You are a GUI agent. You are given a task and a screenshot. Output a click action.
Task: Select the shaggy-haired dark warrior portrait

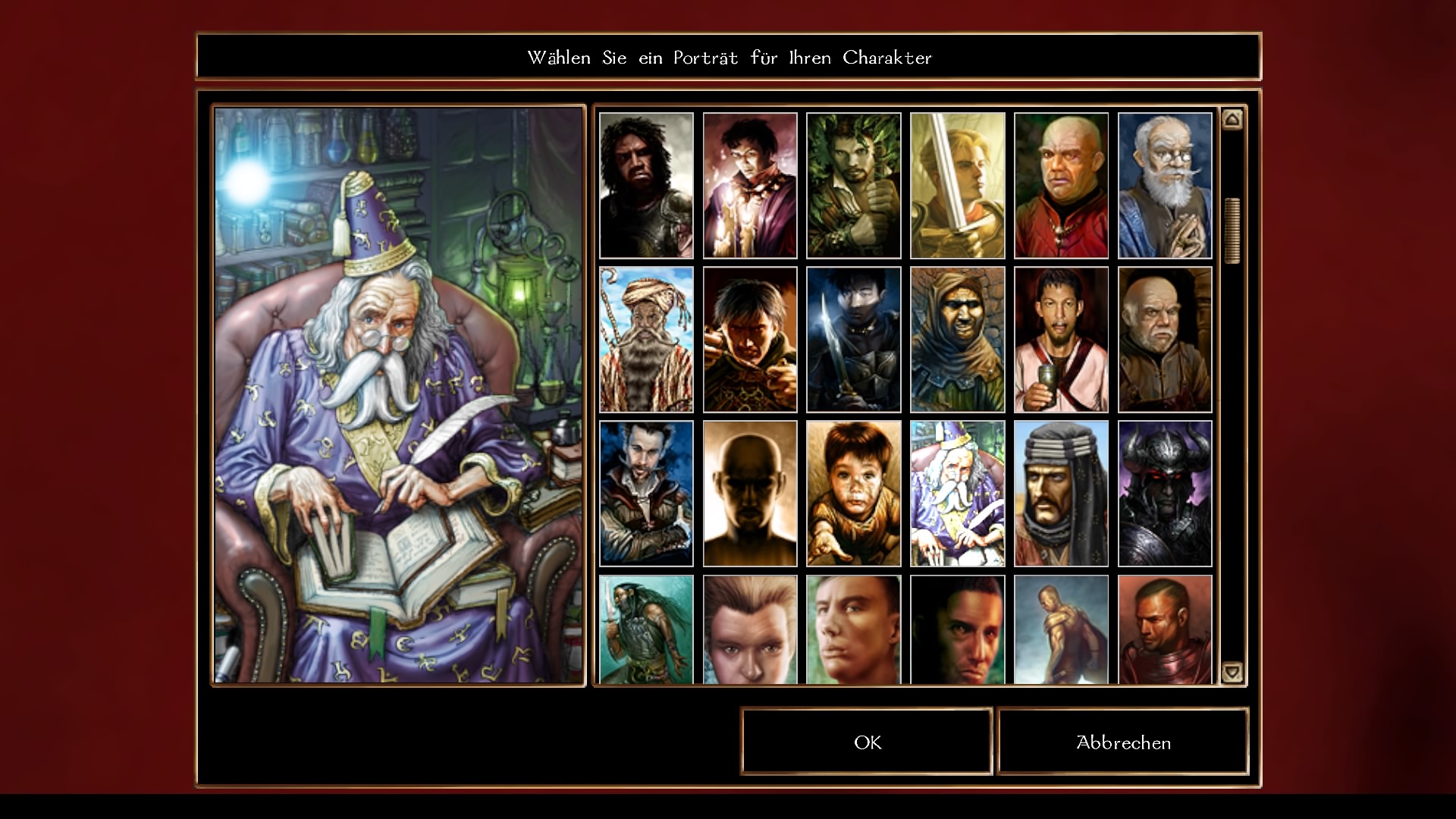pos(646,186)
